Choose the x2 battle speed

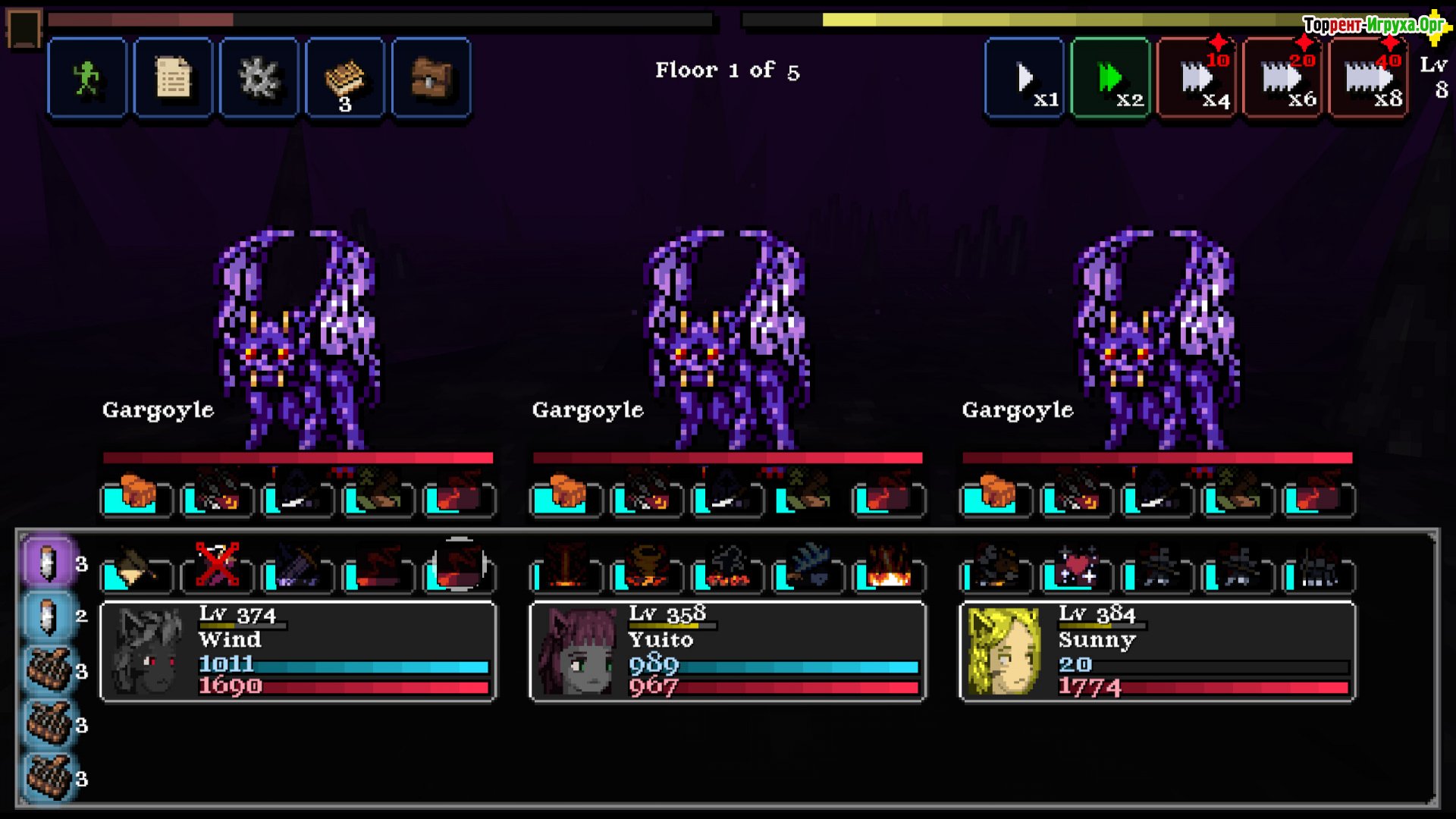(1111, 78)
